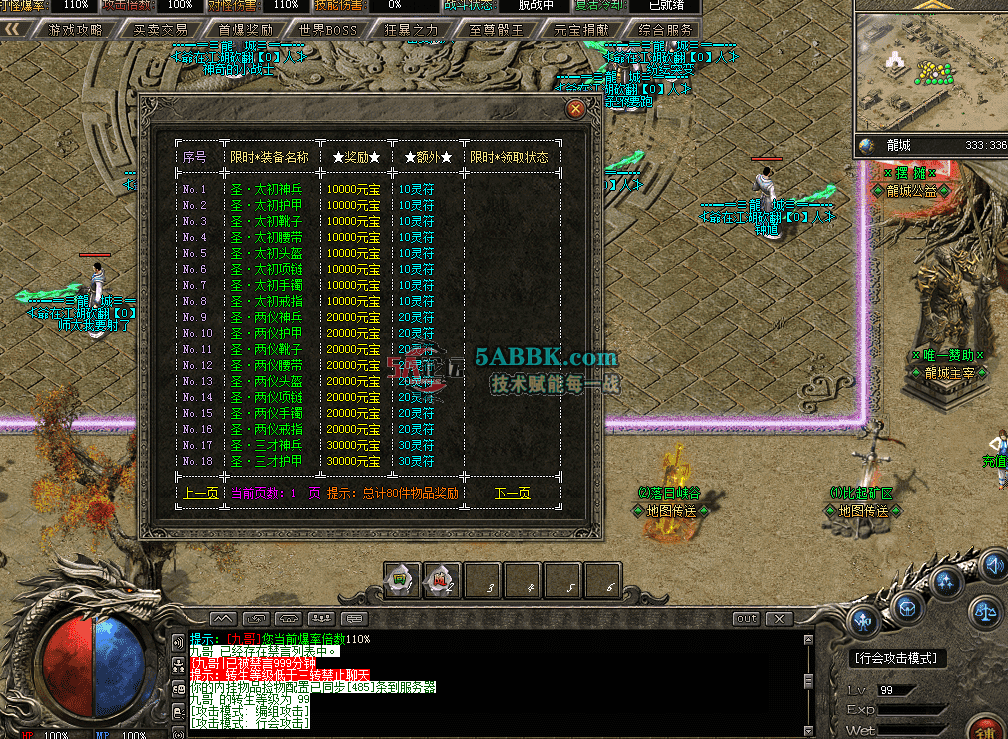
Task: Open the 世界BOSS menu
Action: pos(328,30)
